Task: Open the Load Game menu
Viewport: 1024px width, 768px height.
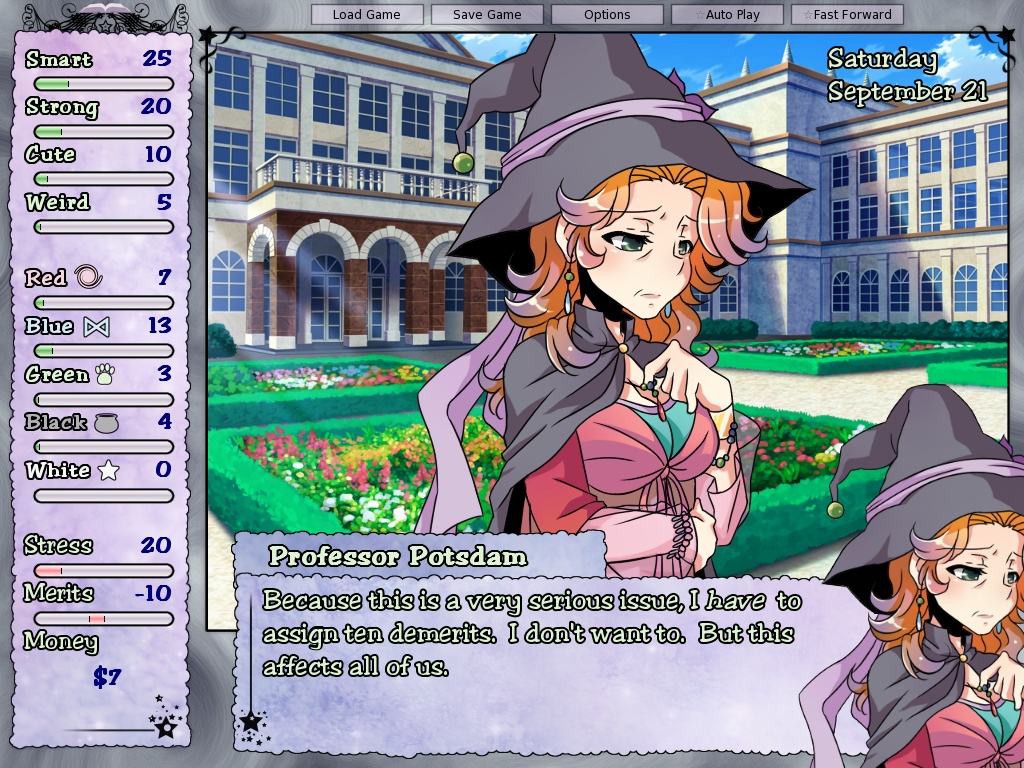Action: click(x=366, y=15)
